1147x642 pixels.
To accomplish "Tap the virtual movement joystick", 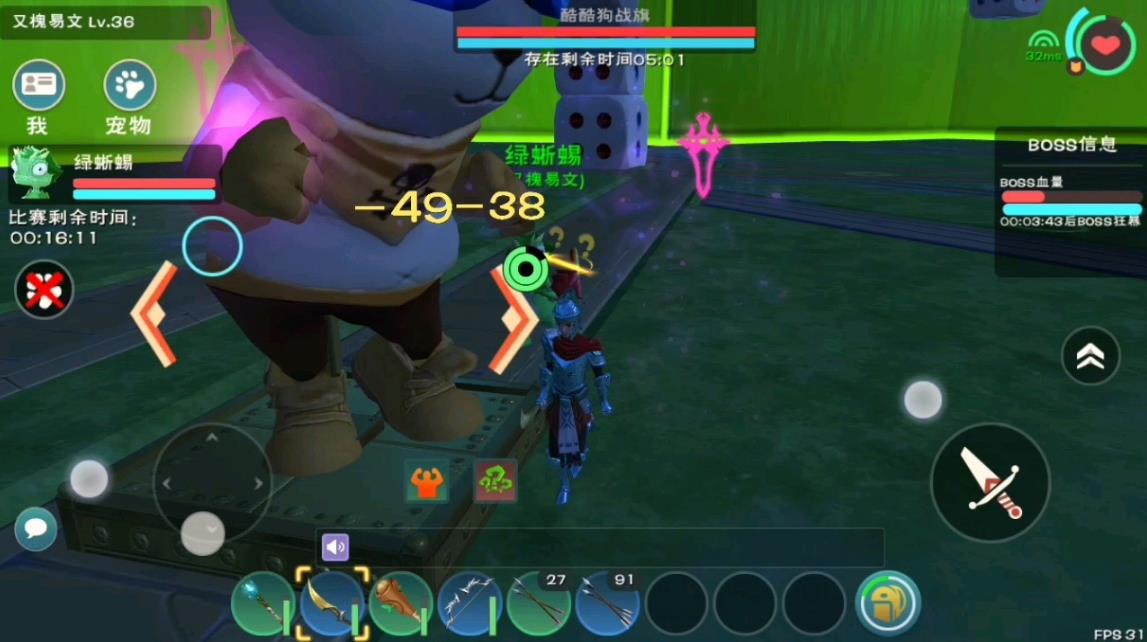I will point(212,484).
